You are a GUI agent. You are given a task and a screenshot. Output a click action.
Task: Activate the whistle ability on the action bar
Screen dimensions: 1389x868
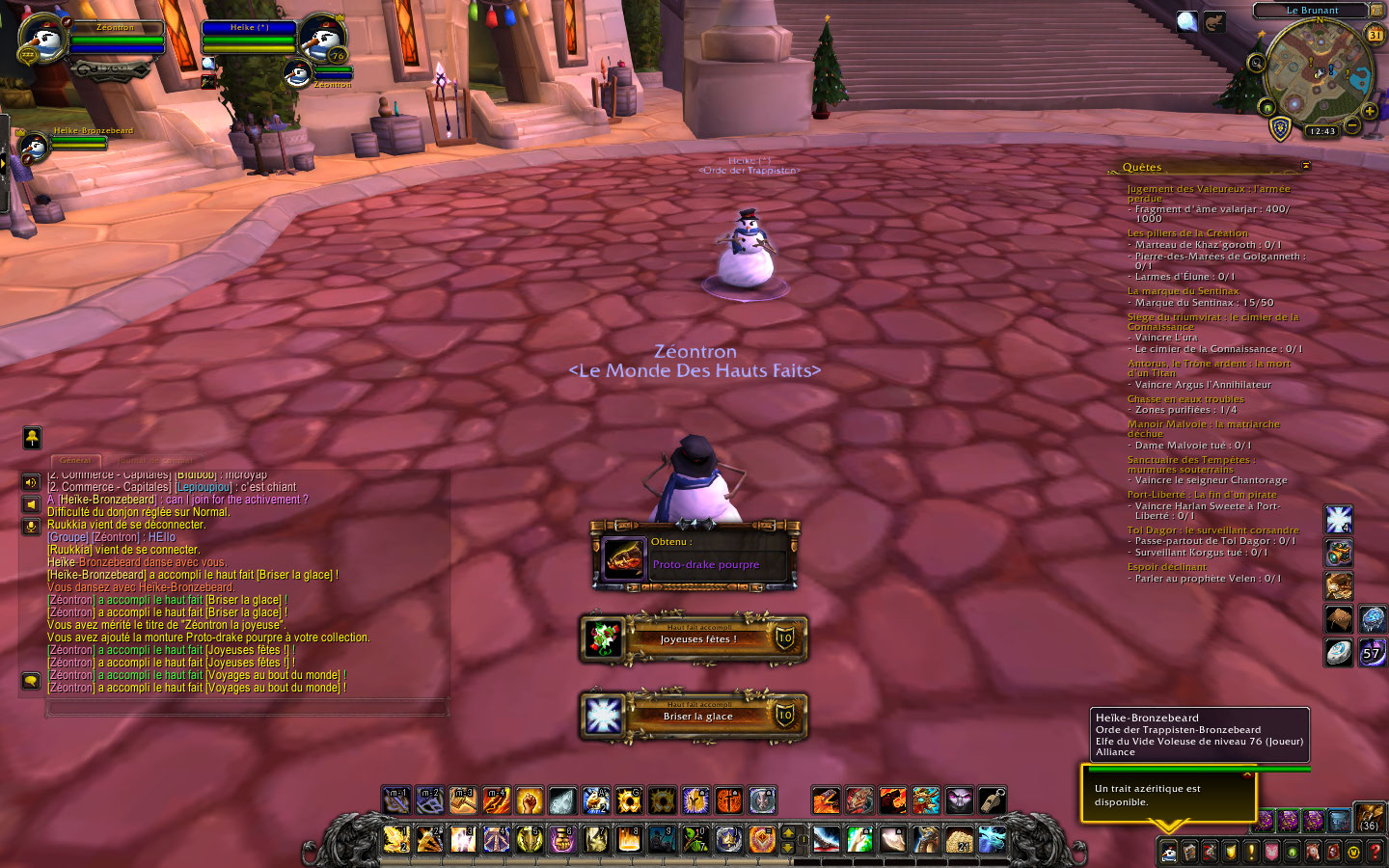tap(992, 800)
